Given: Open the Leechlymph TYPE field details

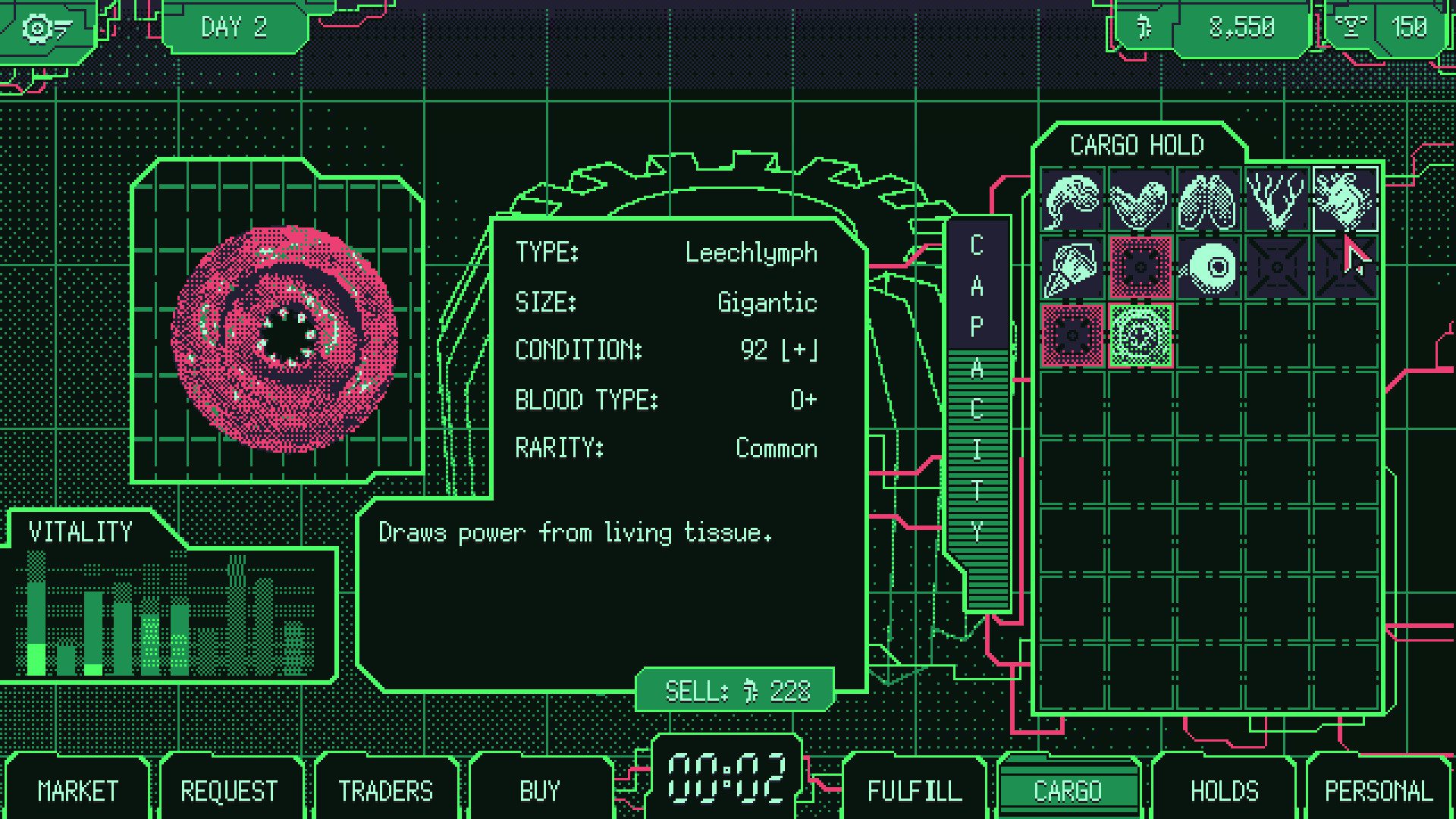Looking at the screenshot, I should pyautogui.click(x=751, y=253).
